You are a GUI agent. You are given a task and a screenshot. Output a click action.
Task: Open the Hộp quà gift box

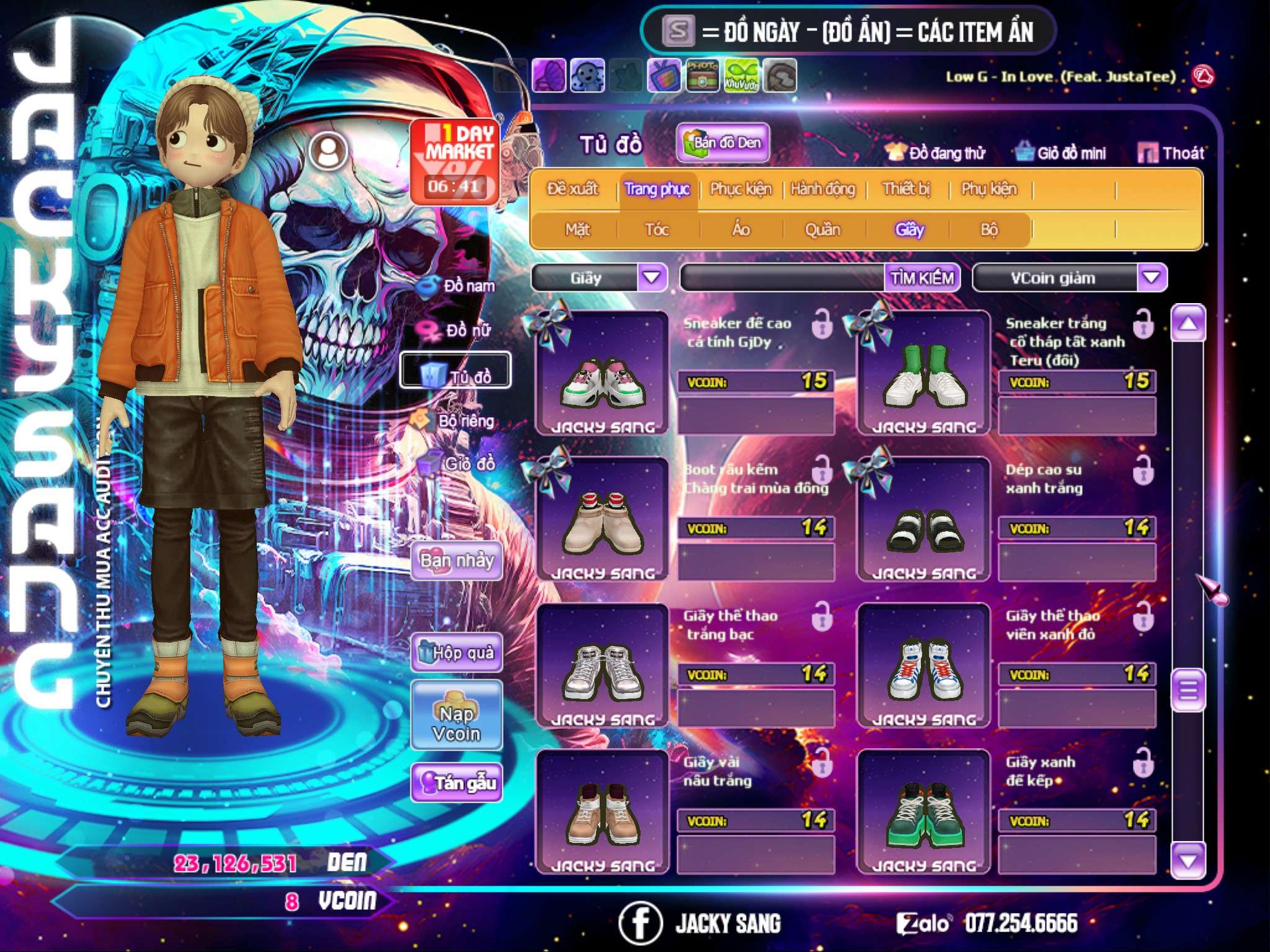[x=457, y=653]
